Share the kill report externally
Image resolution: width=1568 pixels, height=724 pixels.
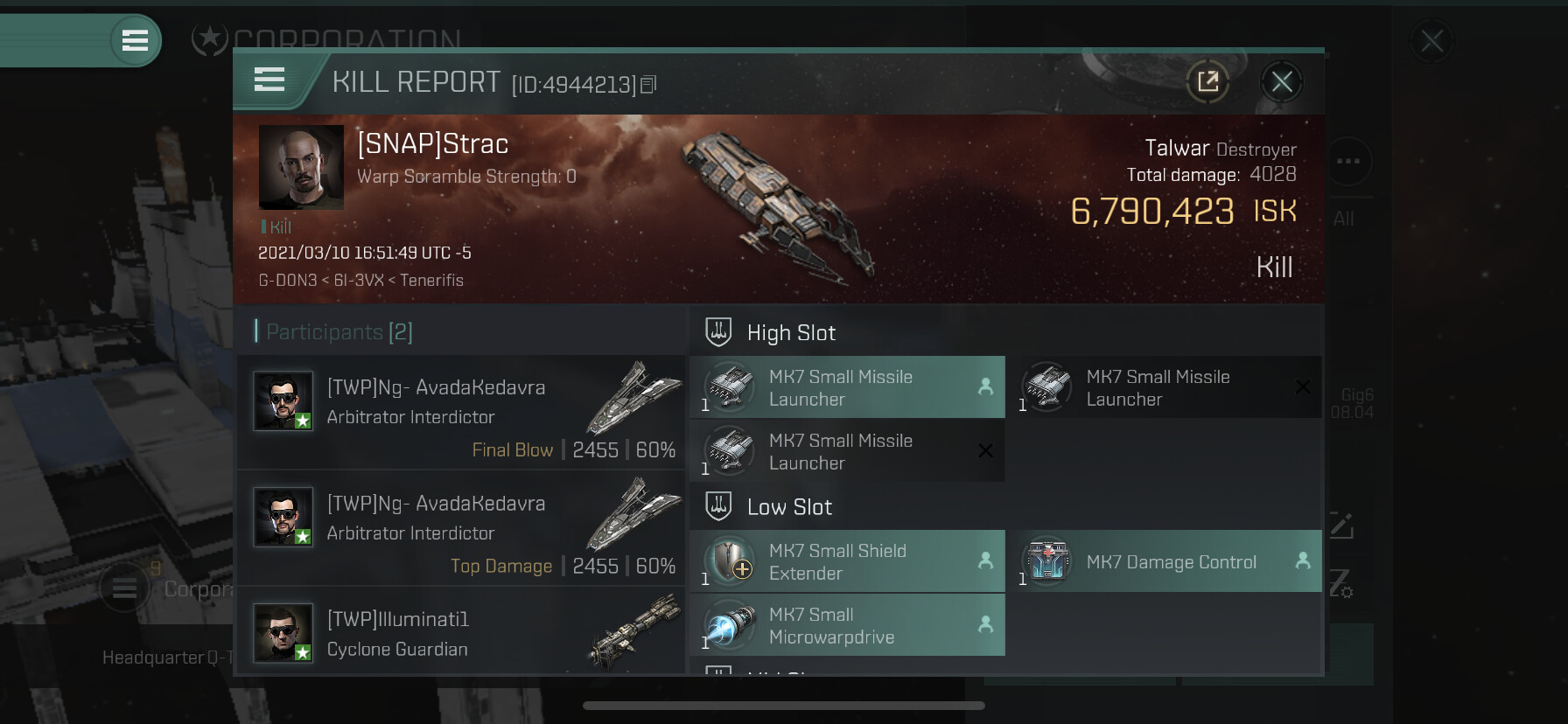pos(1207,82)
